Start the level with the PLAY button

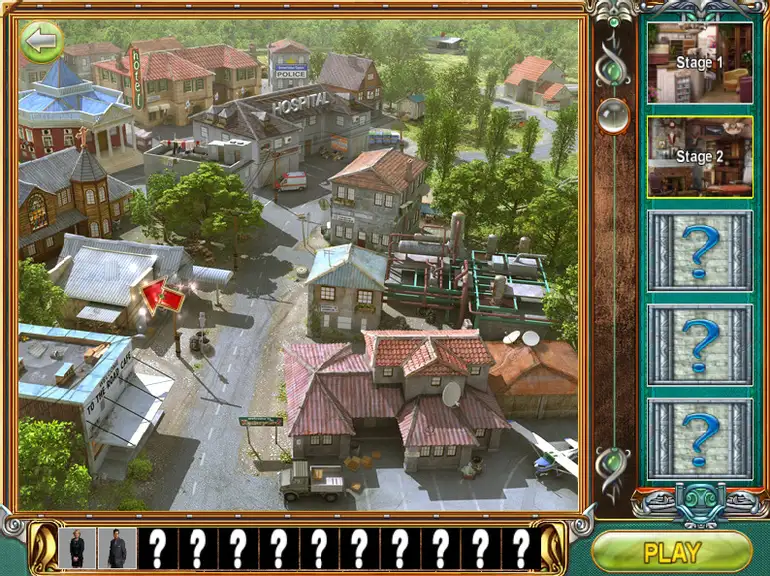[671, 551]
